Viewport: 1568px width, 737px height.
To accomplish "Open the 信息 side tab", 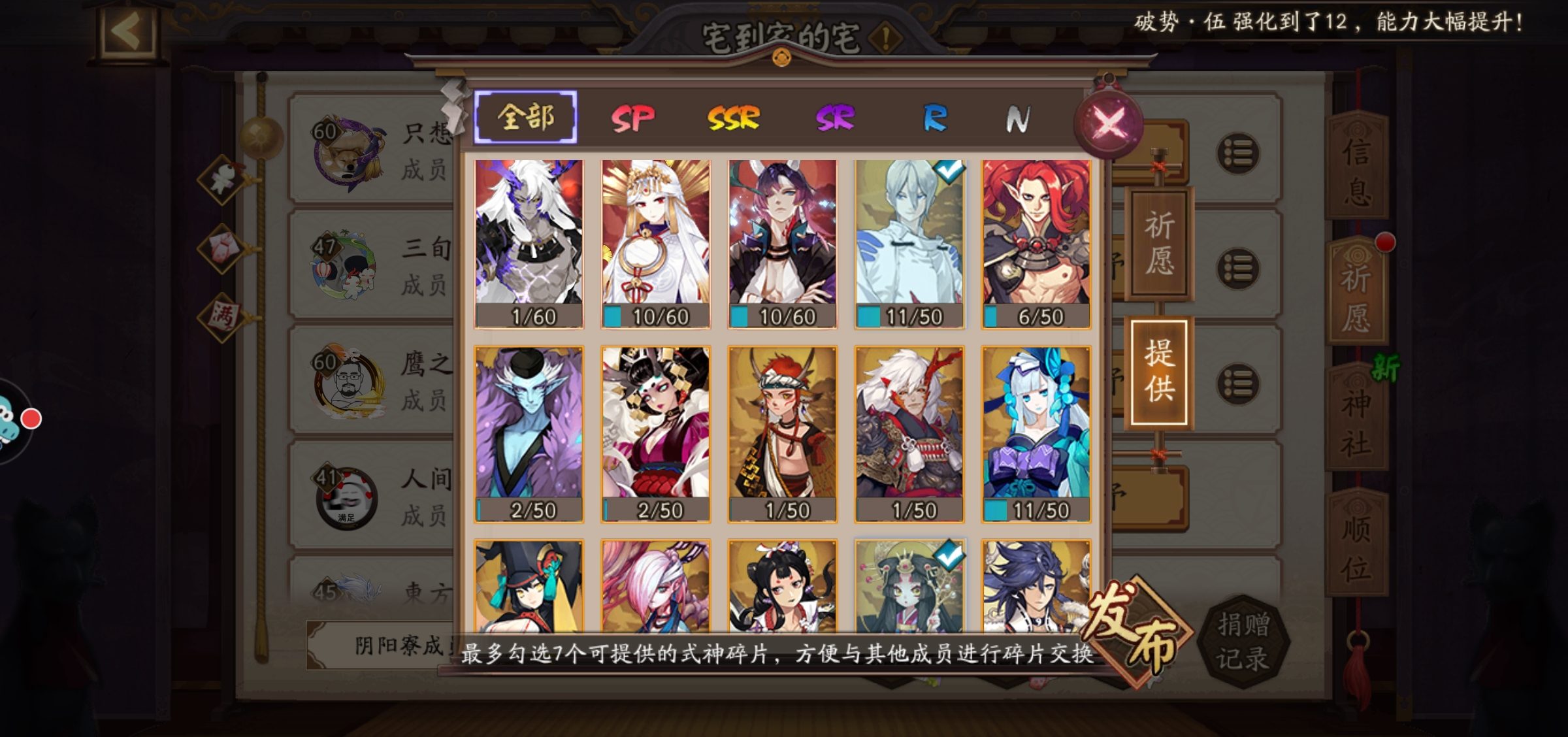I will (1357, 170).
